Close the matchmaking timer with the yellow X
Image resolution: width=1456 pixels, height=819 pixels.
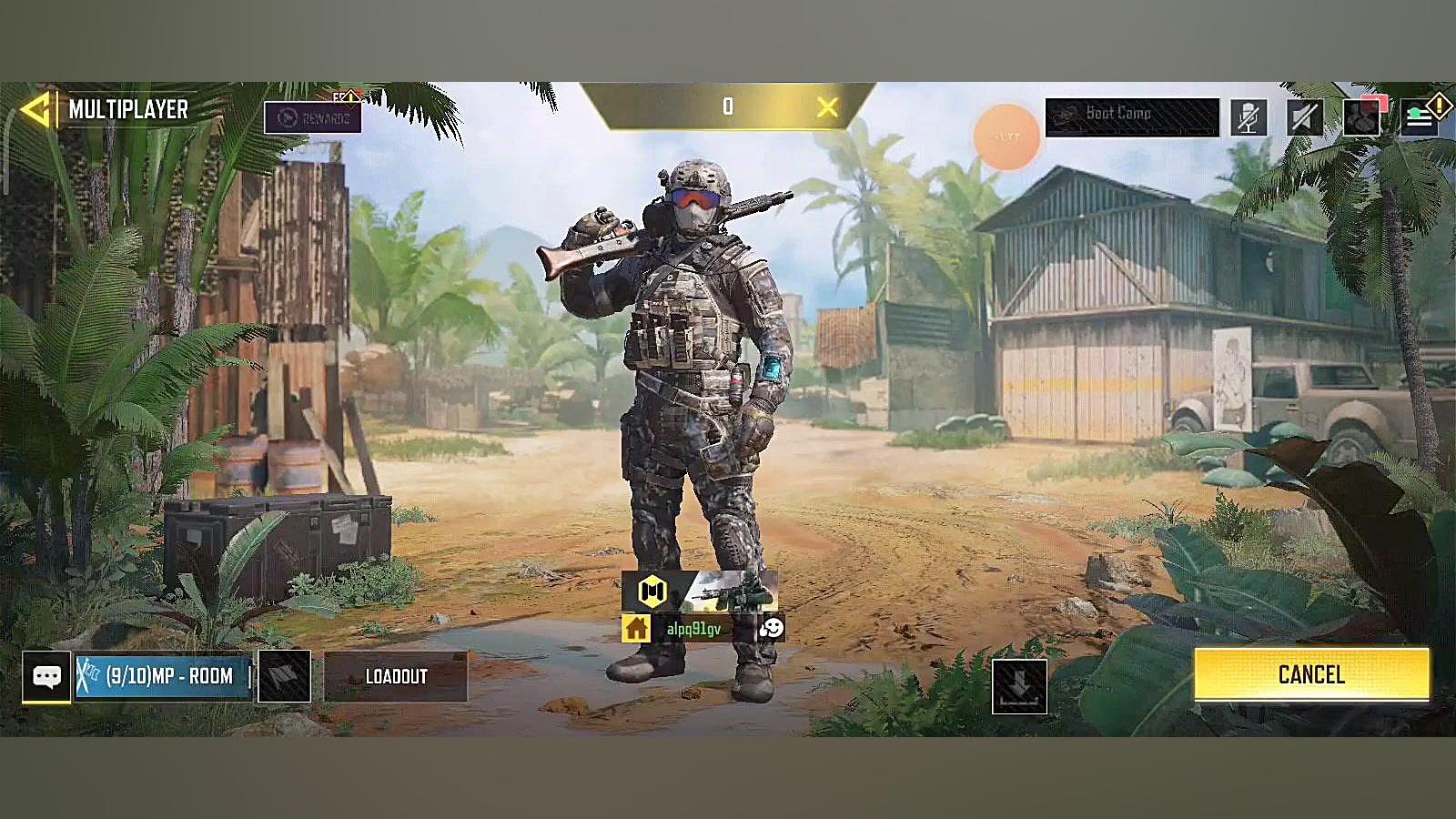click(x=827, y=107)
